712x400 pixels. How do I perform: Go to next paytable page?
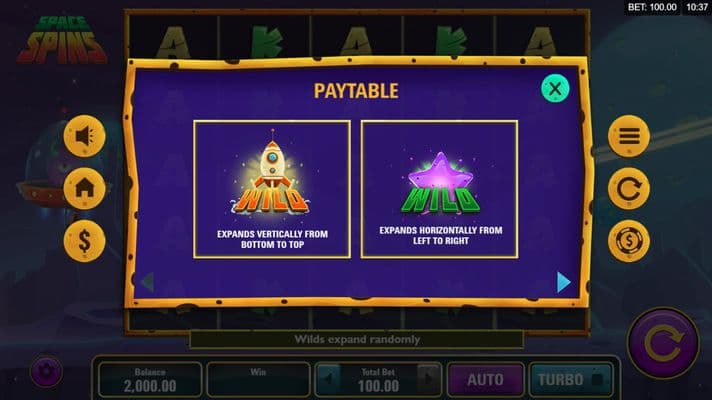coord(563,282)
